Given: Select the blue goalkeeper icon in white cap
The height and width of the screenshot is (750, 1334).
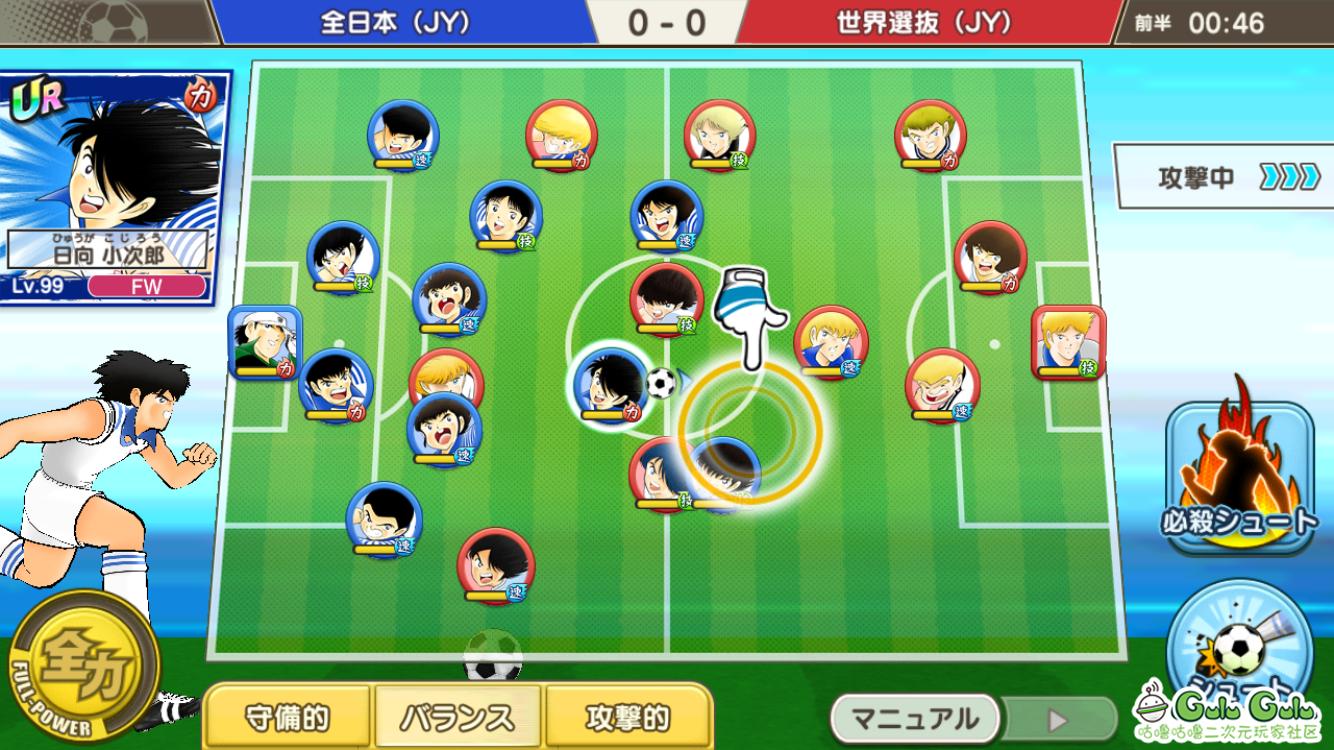Looking at the screenshot, I should tap(265, 342).
